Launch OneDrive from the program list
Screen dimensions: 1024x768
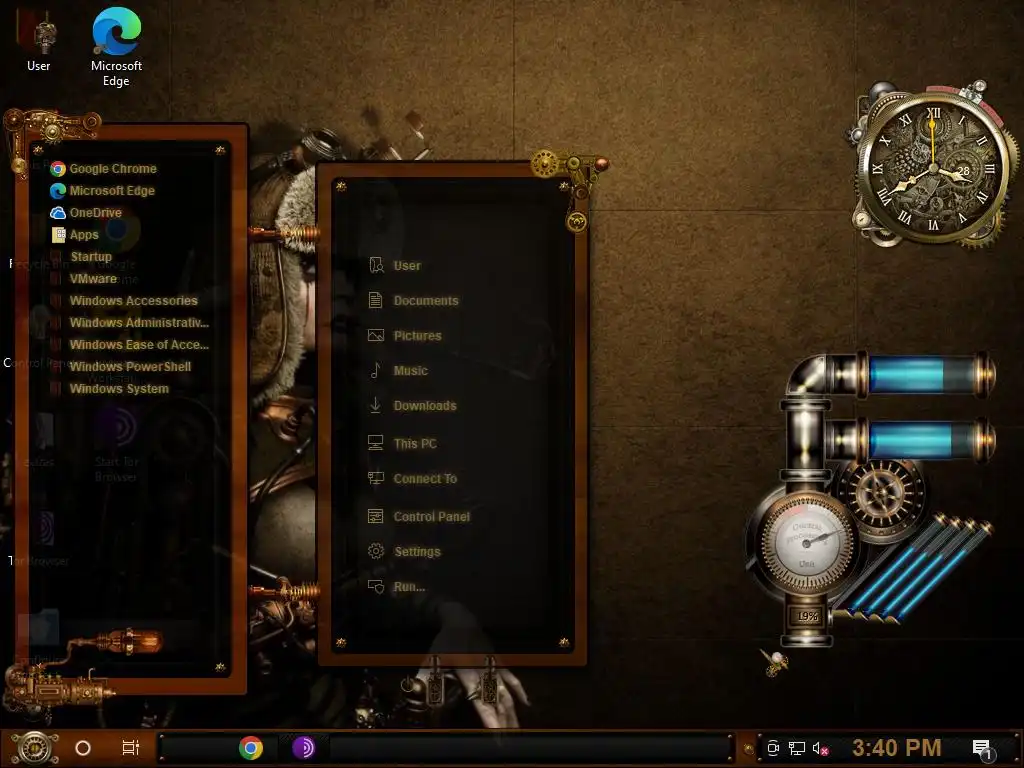[95, 213]
